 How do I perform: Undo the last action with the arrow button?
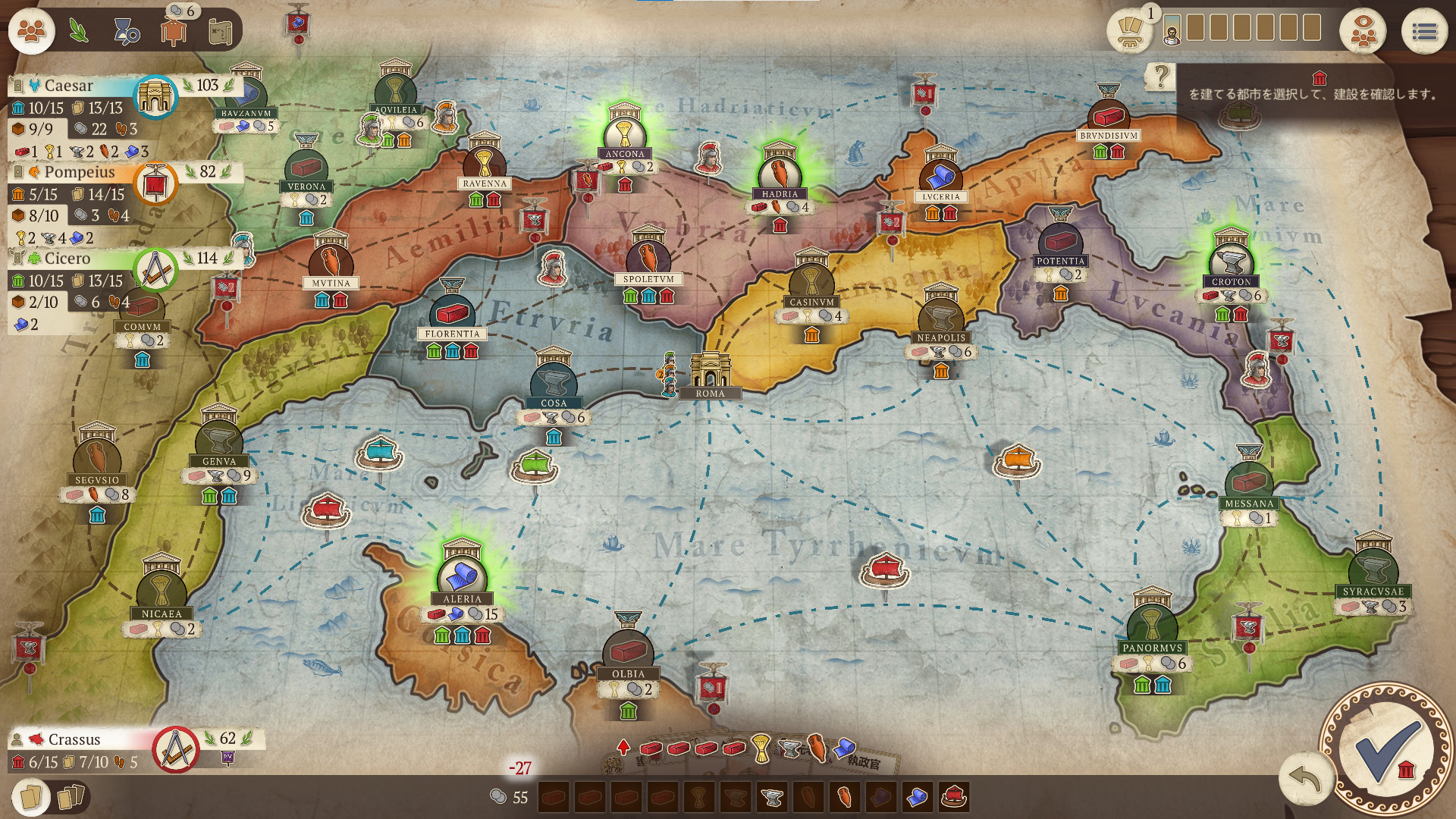[1304, 779]
